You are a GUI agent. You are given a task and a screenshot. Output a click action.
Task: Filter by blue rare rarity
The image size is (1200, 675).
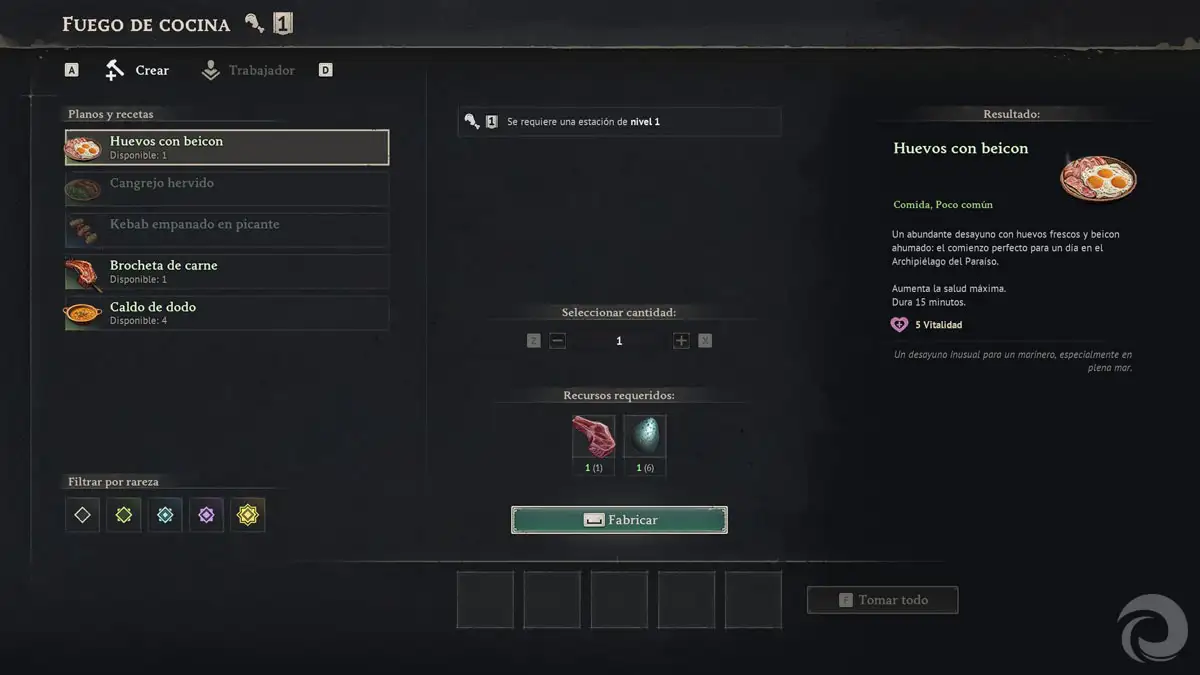pos(165,515)
